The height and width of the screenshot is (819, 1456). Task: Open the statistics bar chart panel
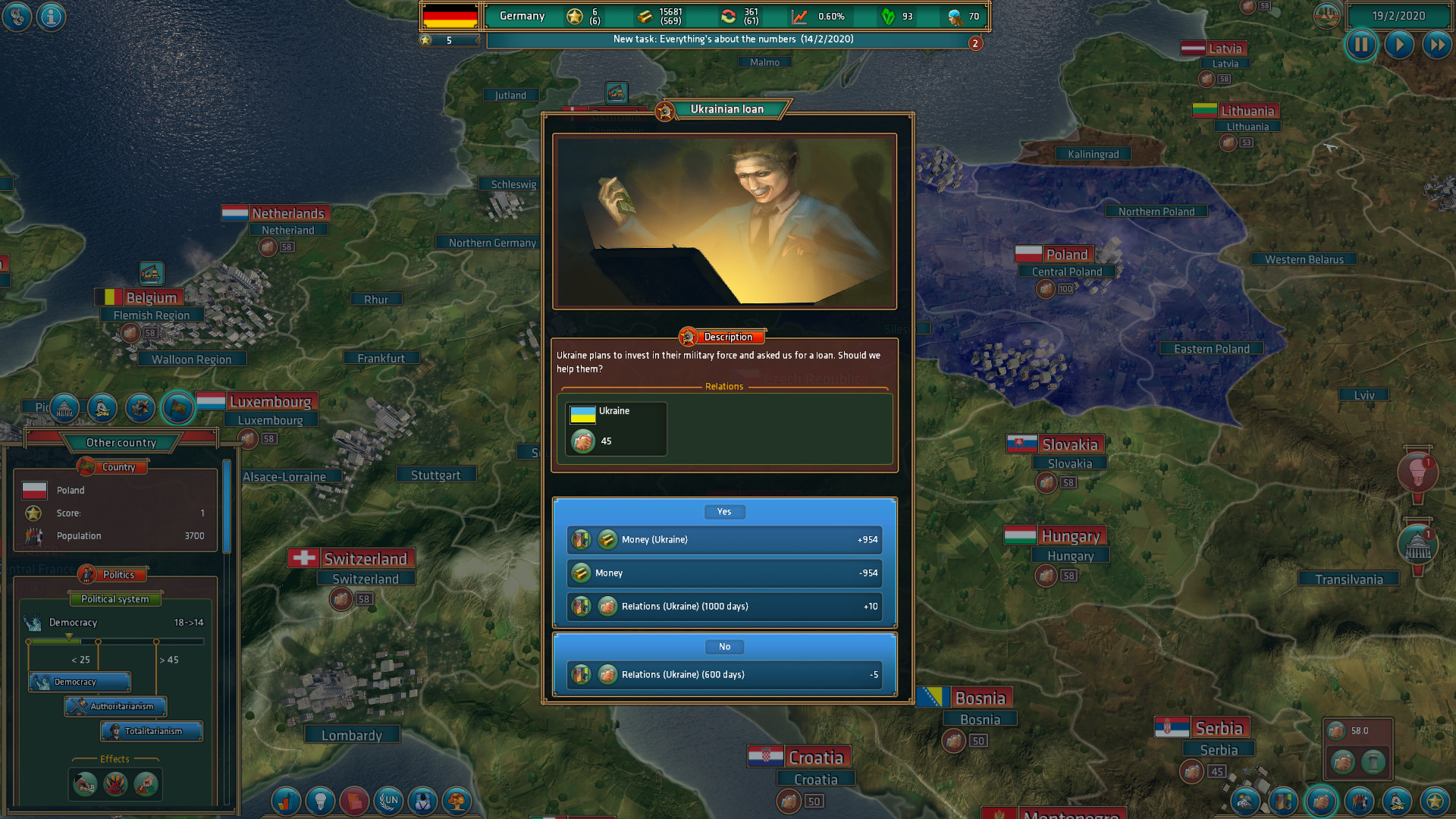286,800
